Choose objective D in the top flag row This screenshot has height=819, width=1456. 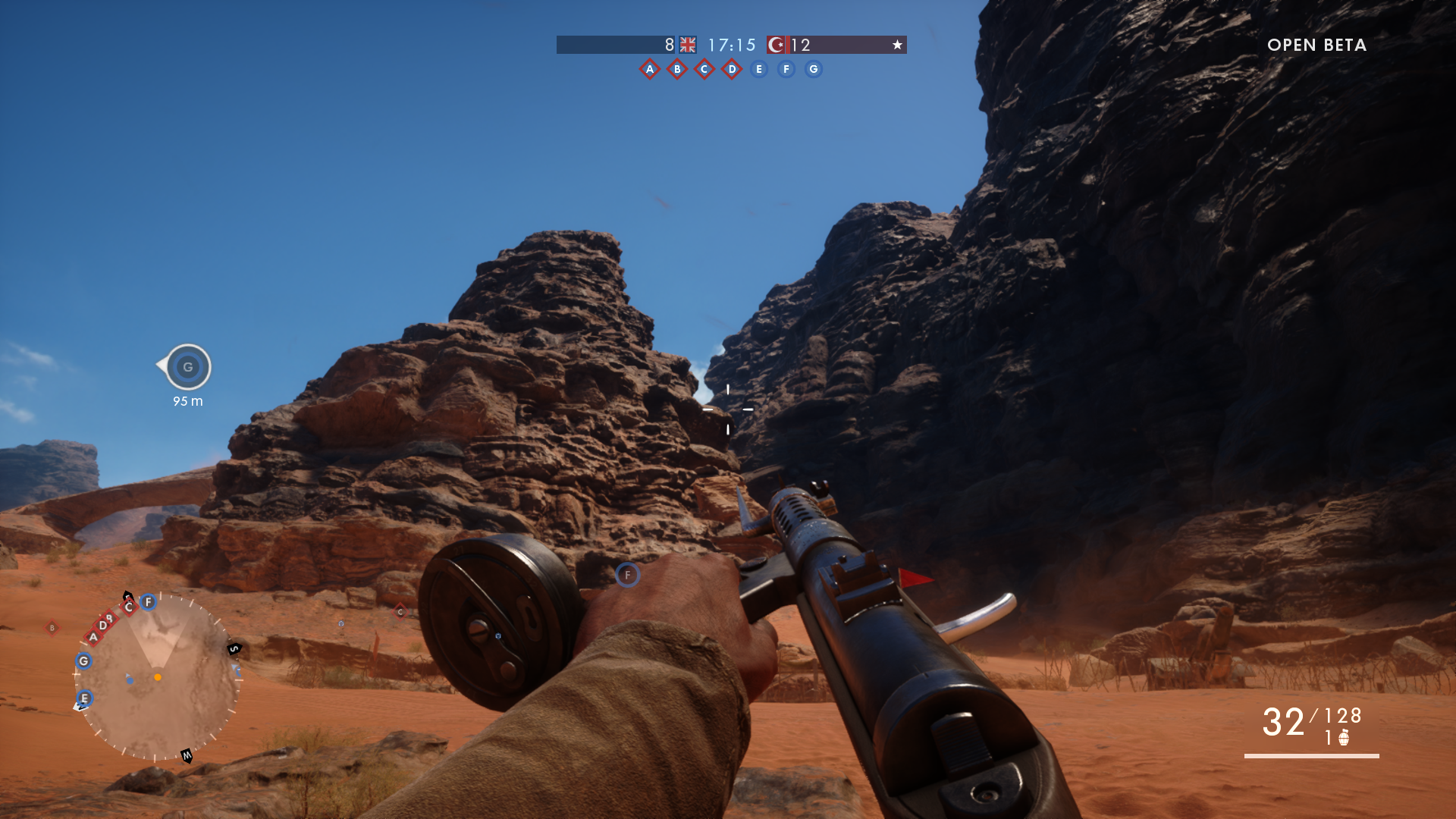coord(732,69)
